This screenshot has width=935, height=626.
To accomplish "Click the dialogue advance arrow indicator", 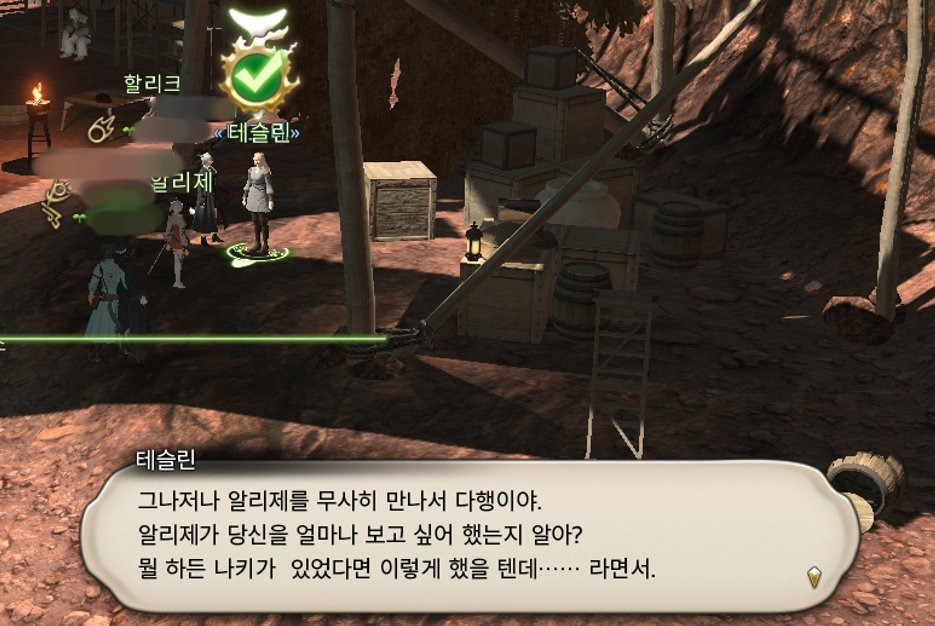I will point(814,576).
